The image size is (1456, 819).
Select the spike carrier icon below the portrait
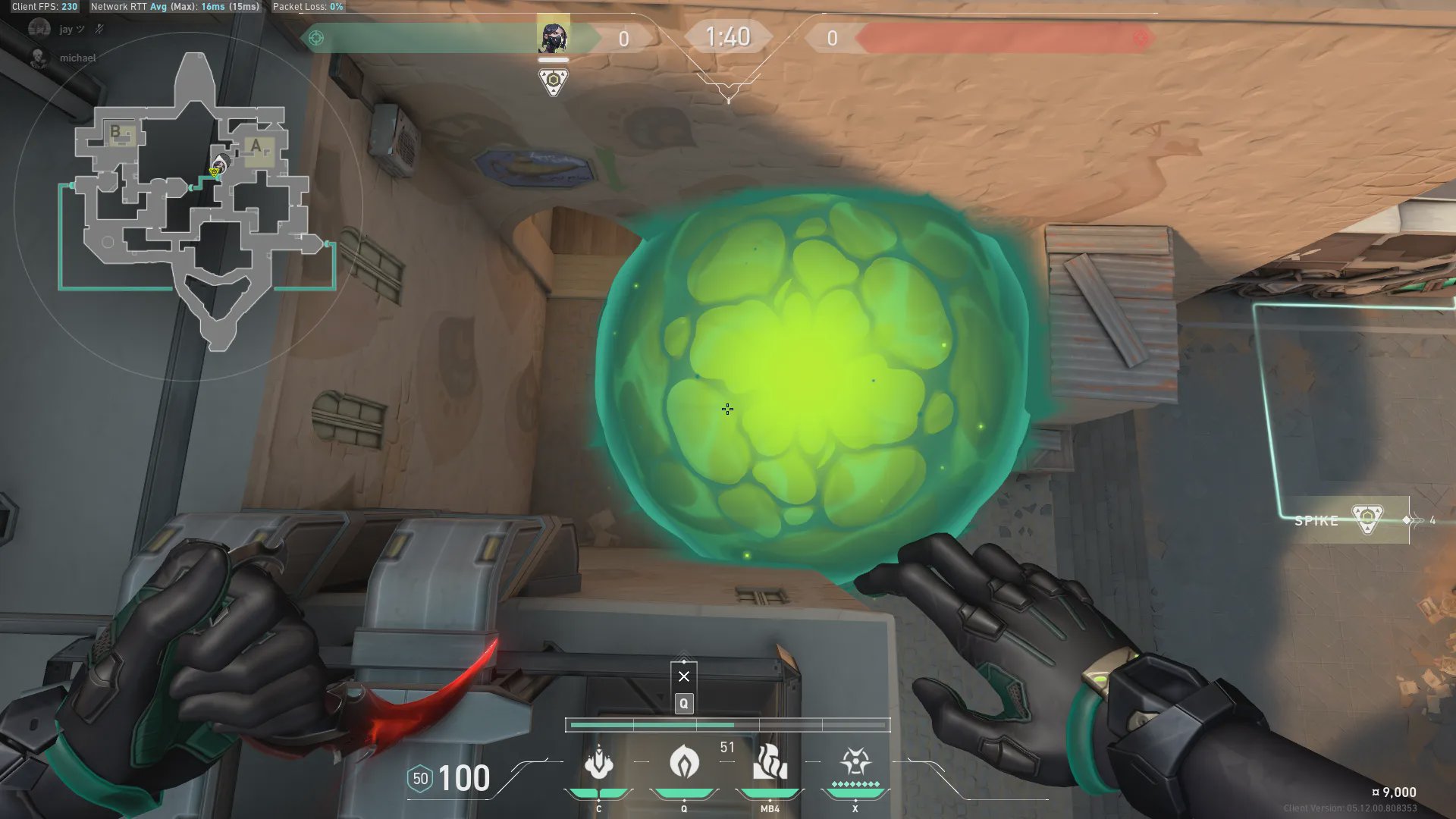(x=553, y=81)
